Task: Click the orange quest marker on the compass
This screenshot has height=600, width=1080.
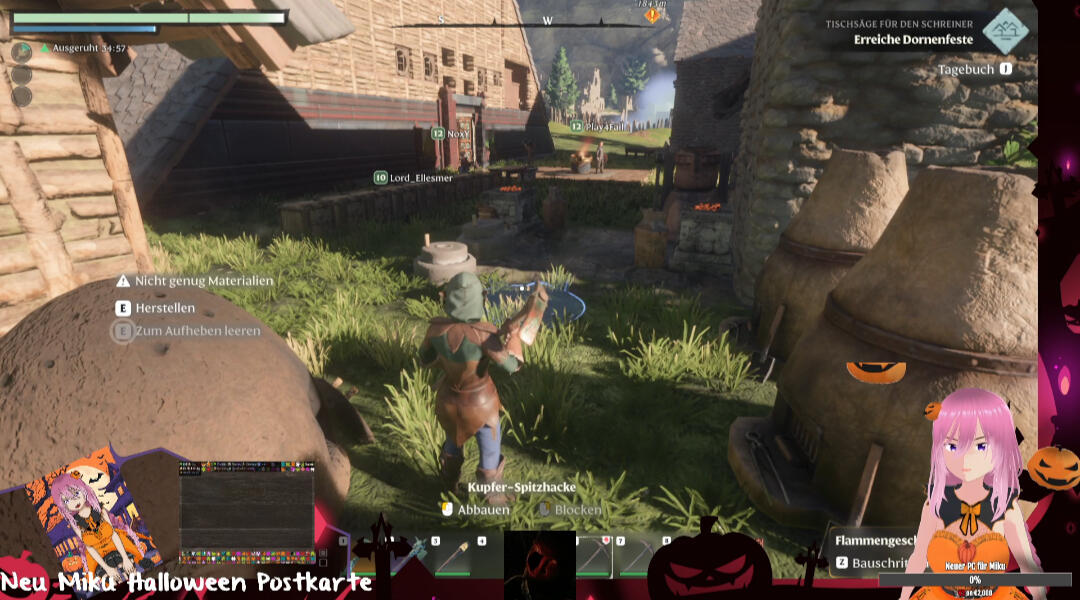Action: pos(652,15)
